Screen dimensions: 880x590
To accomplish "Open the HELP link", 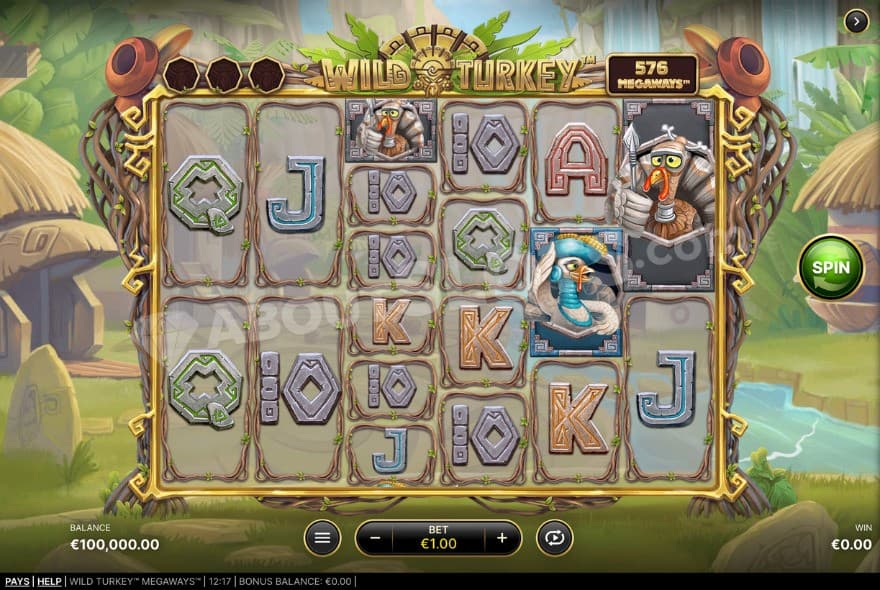I will [x=49, y=582].
